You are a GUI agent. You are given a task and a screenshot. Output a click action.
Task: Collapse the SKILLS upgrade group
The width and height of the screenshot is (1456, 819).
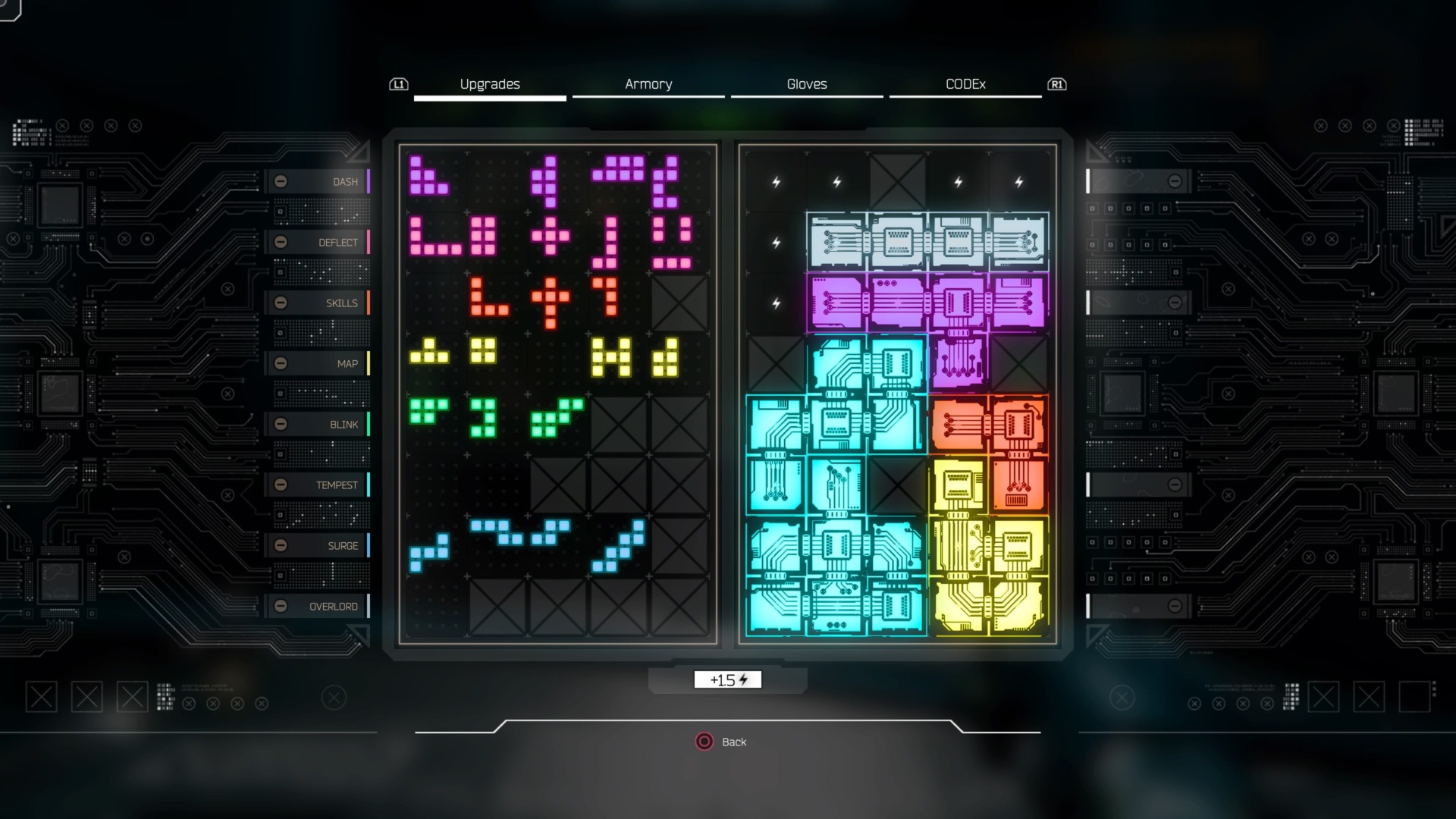[283, 303]
